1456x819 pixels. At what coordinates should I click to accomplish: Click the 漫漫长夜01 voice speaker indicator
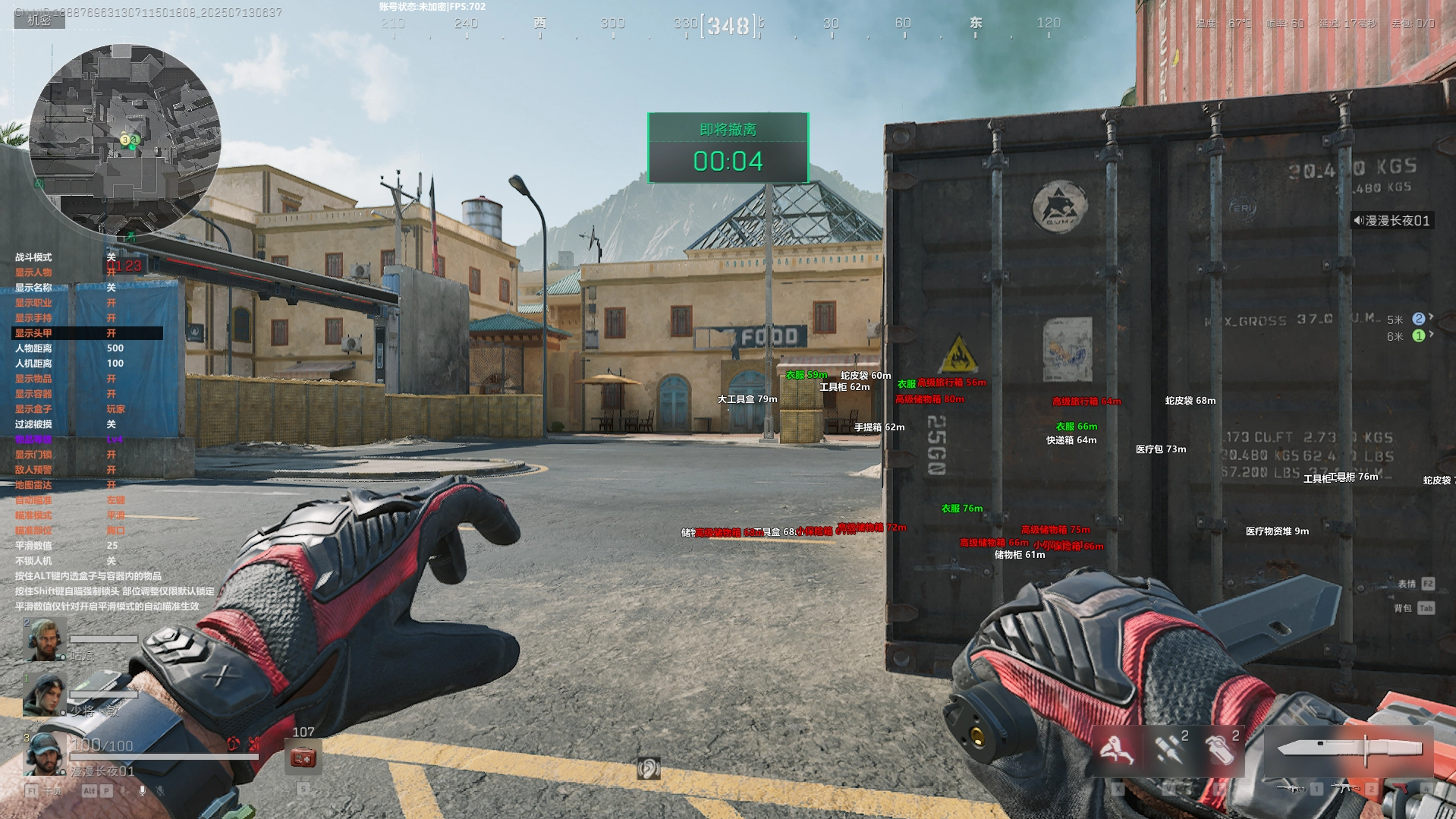[1391, 221]
